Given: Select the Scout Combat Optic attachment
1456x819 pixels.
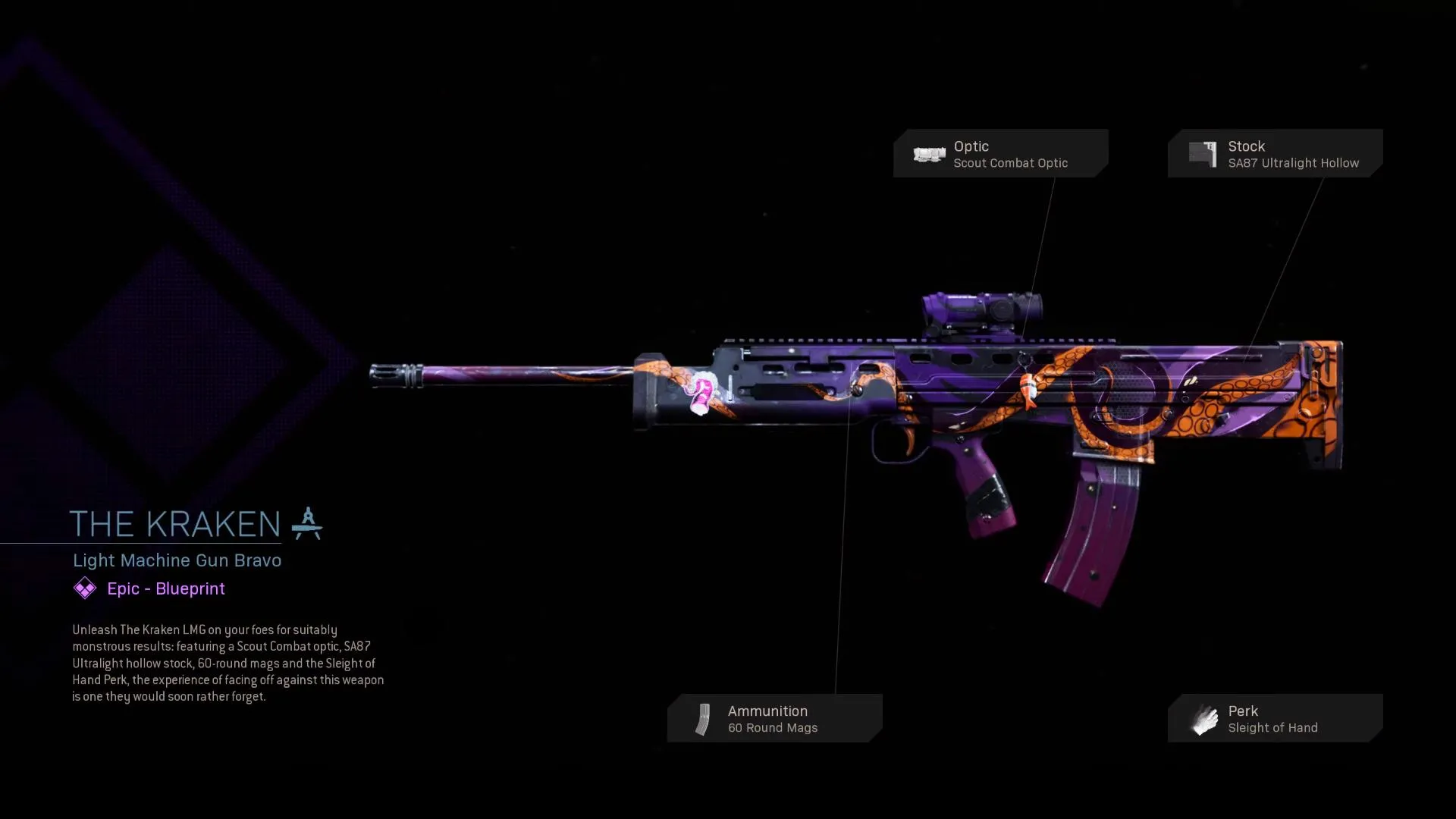Looking at the screenshot, I should 1000,154.
